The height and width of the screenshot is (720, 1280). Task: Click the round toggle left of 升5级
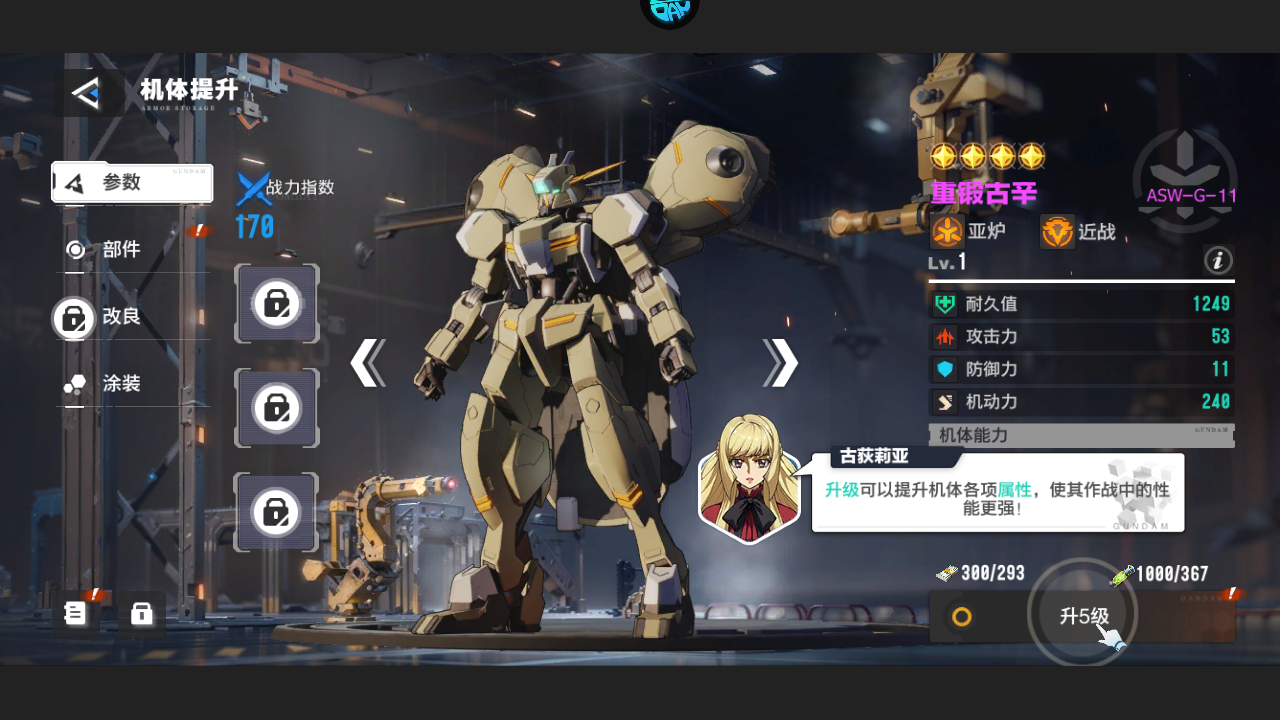point(961,616)
